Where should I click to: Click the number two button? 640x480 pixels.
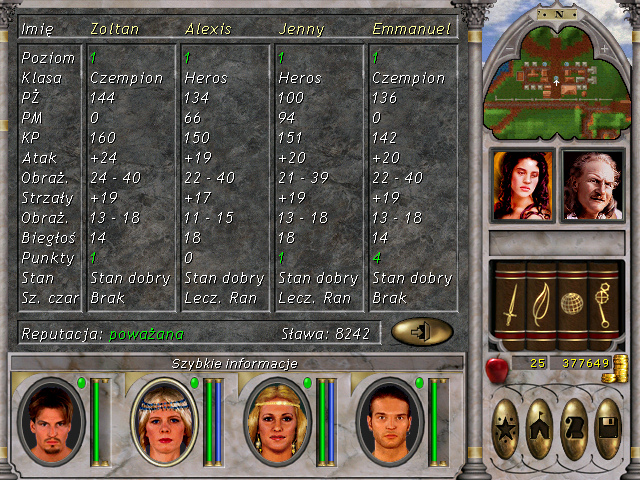[575, 428]
